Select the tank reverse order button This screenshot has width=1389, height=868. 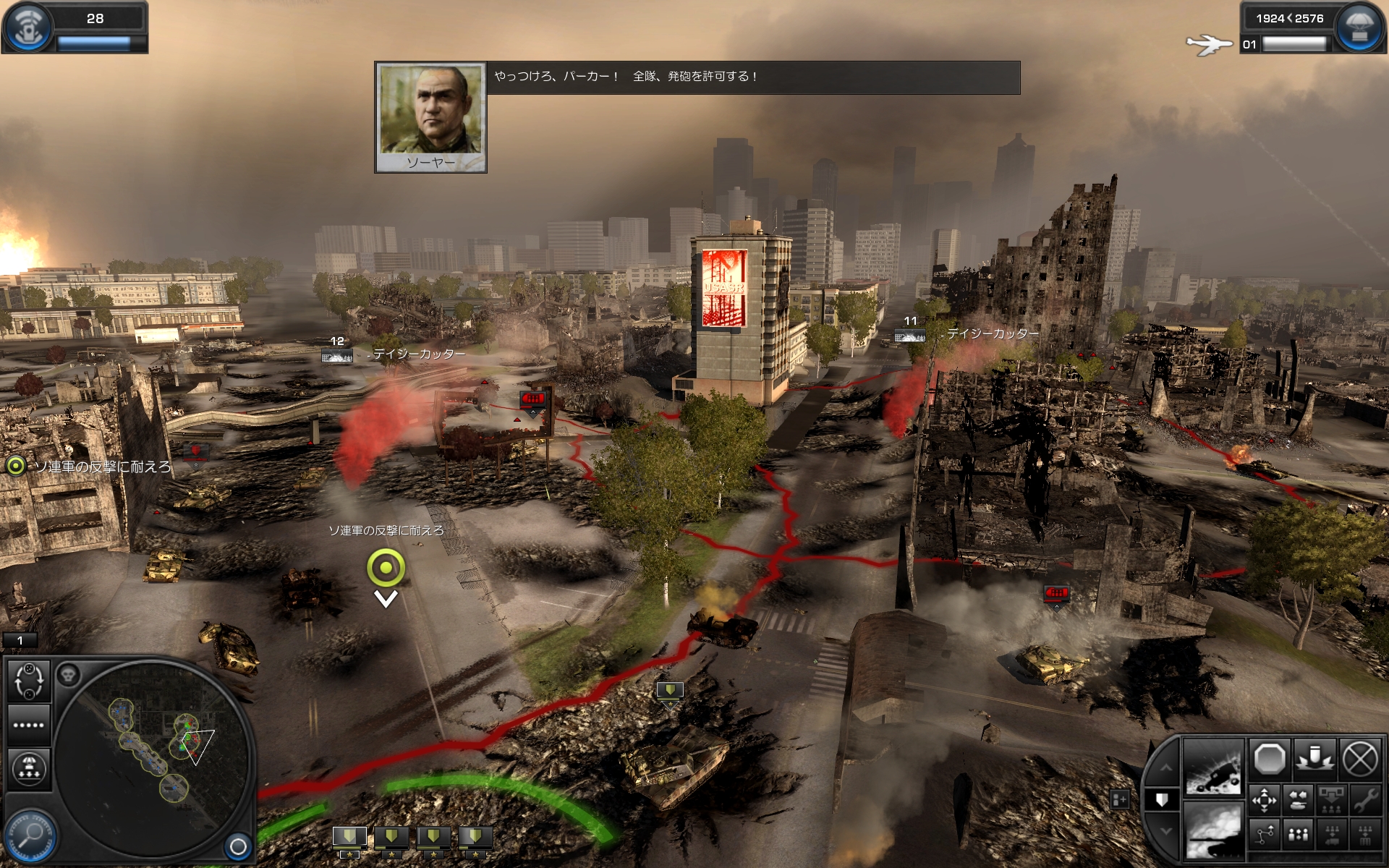1298,801
